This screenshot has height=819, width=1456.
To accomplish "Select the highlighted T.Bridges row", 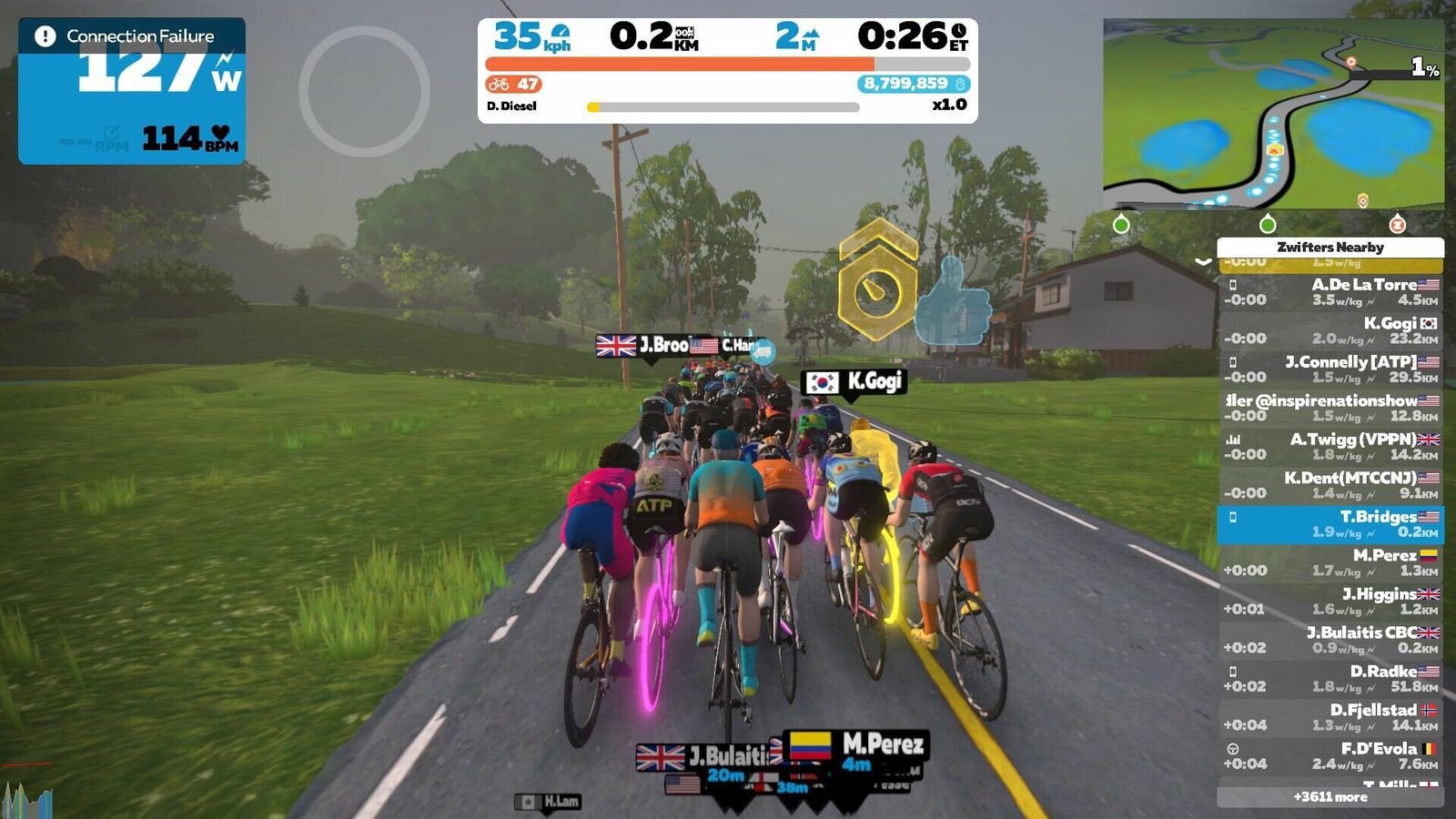I will [x=1330, y=524].
